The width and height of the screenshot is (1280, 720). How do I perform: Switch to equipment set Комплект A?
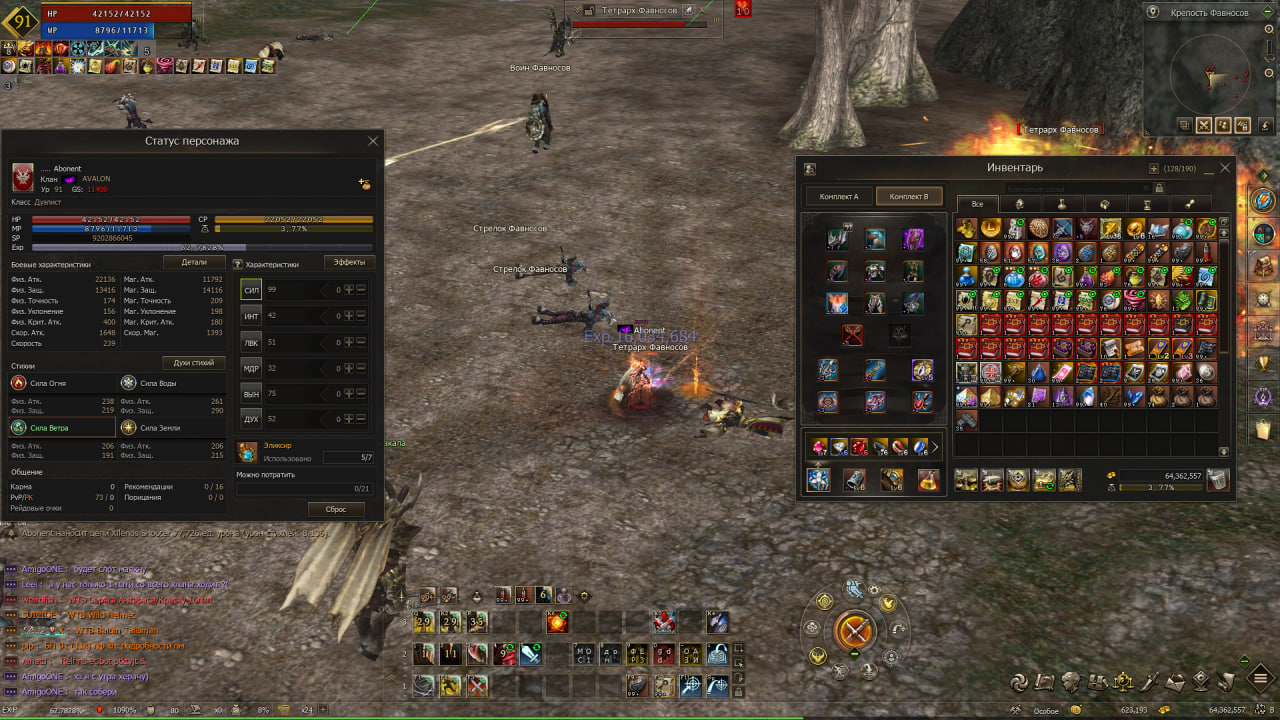coord(839,196)
